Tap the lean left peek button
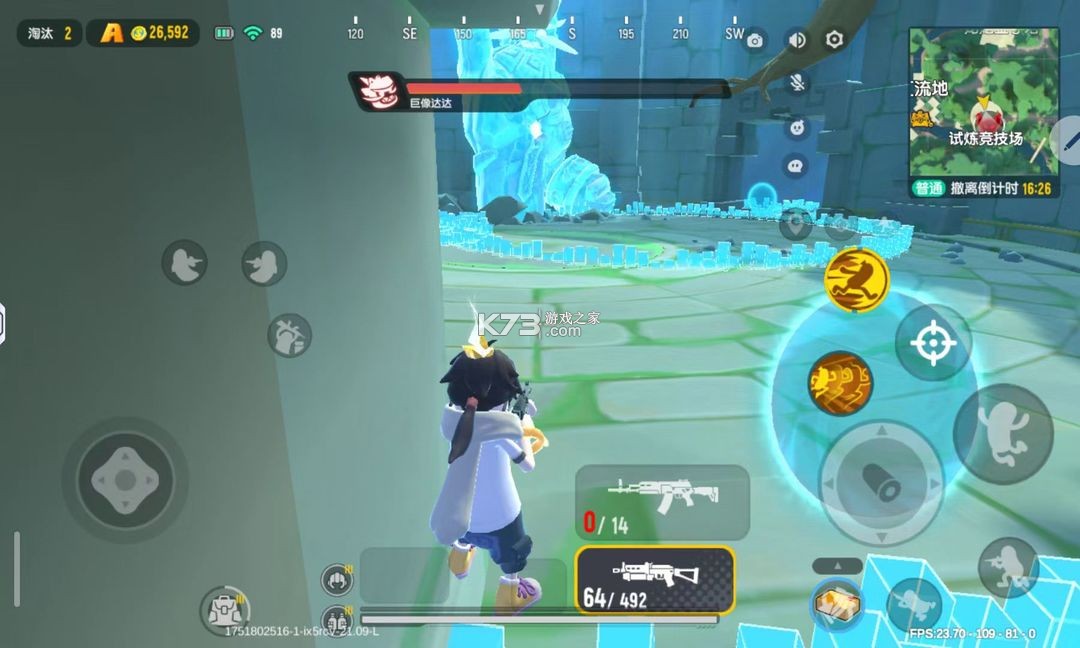This screenshot has width=1080, height=648. pos(184,263)
